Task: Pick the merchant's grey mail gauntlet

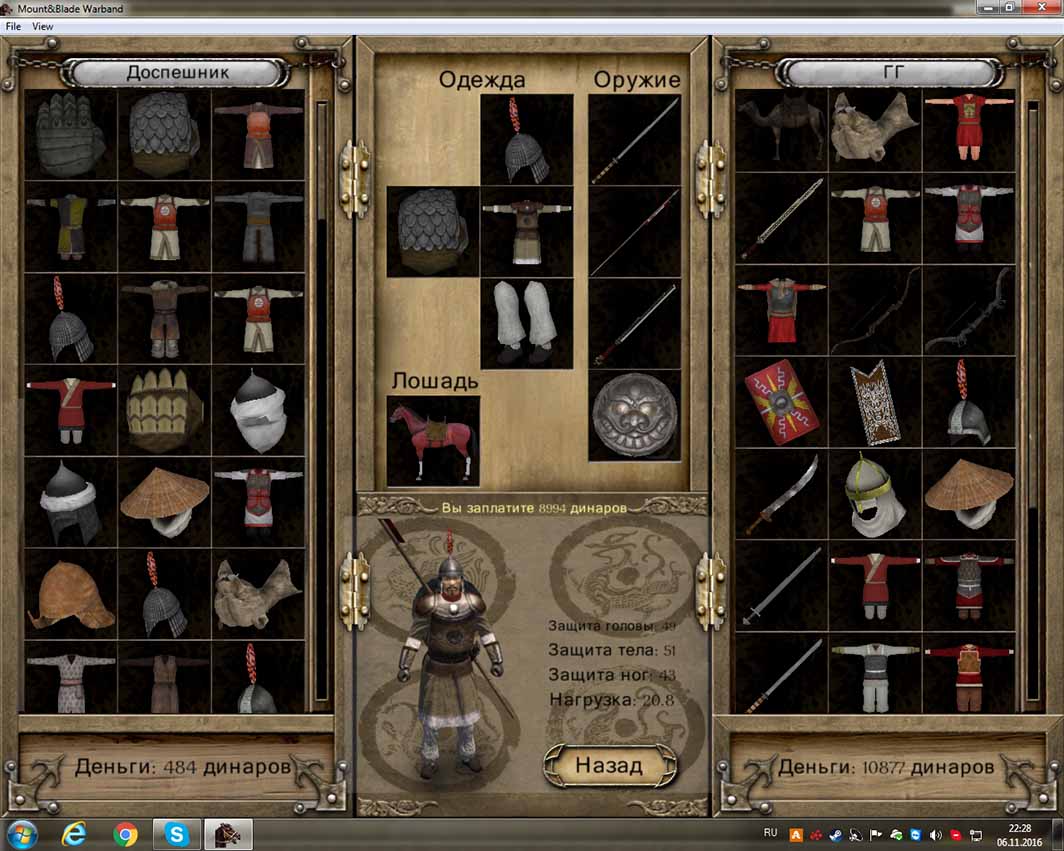Action: click(70, 136)
